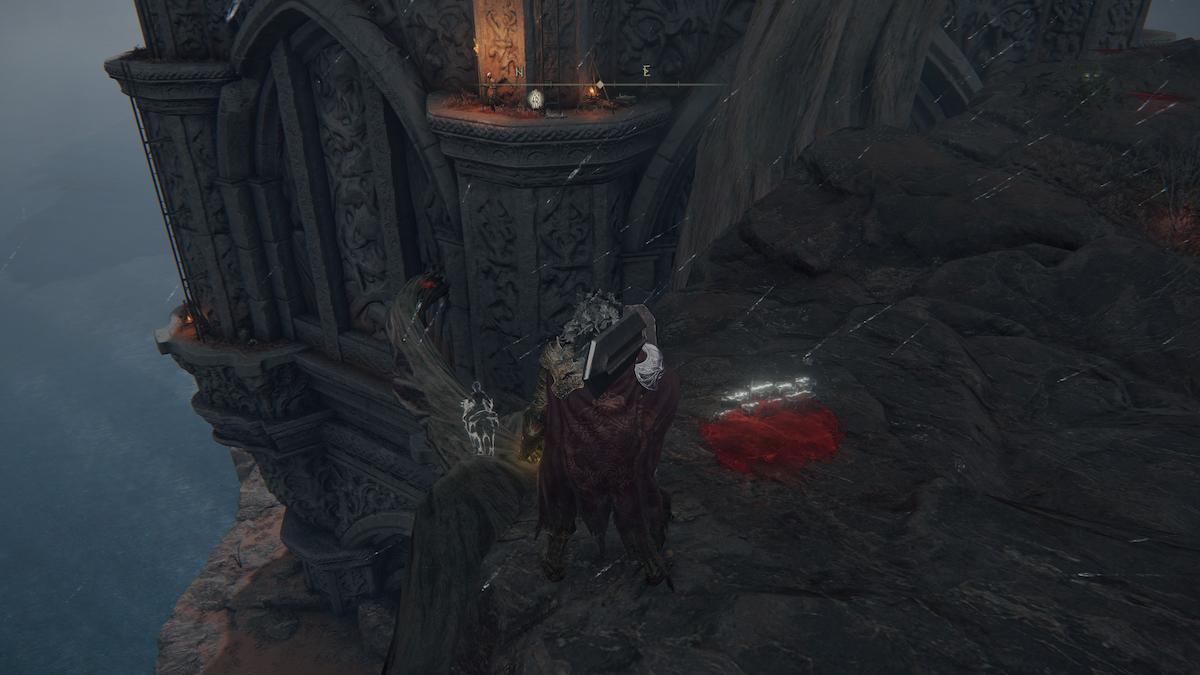
Task: Click the compass bar at top
Action: coord(600,83)
